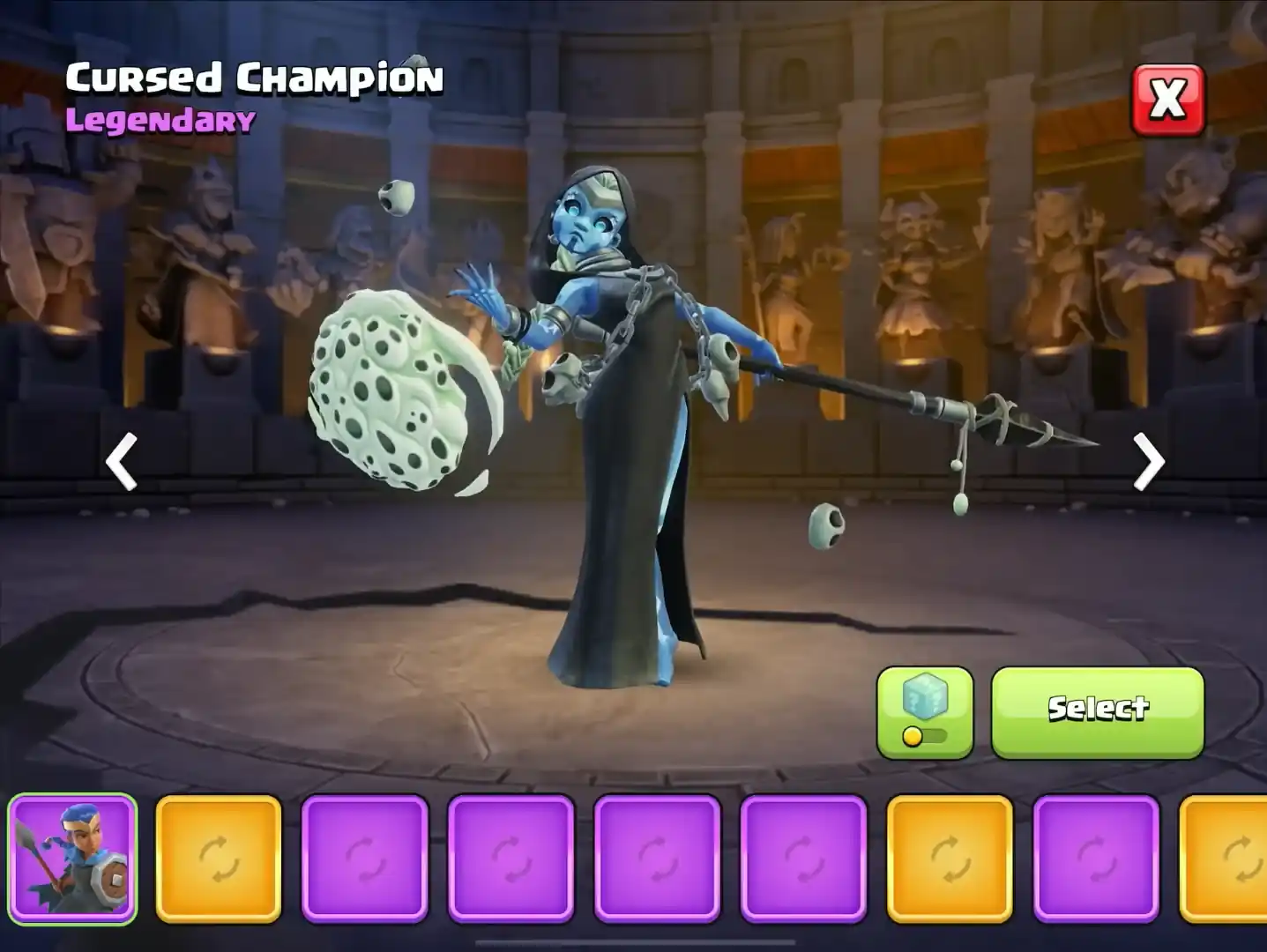Viewport: 1267px width, 952px height.
Task: Toggle the blue mystery cube scenery button
Action: [925, 712]
